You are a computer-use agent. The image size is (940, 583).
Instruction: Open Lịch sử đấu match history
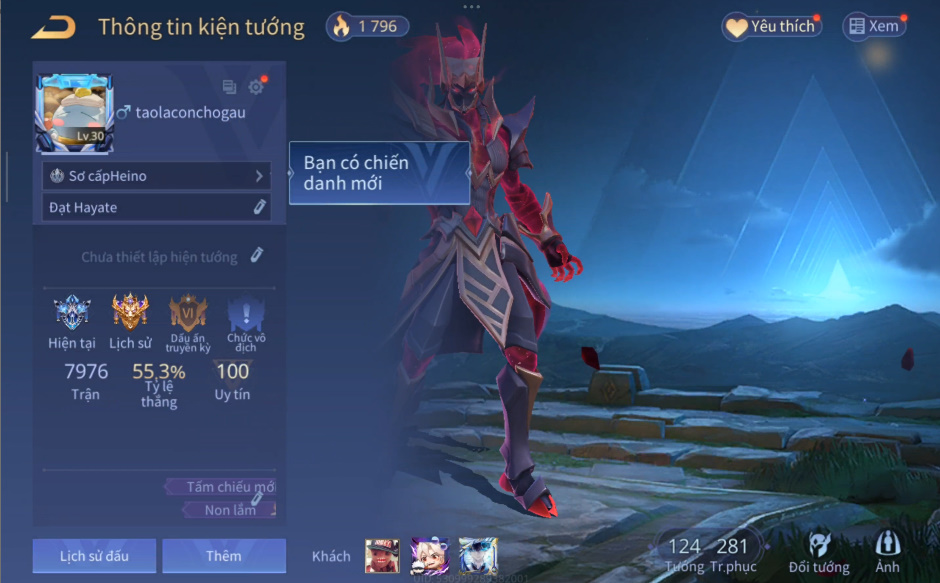coord(94,556)
